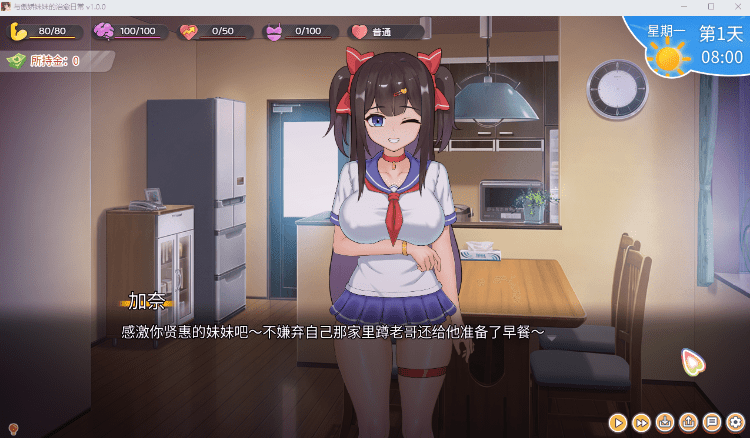Open settings via the gear icon

point(735,423)
